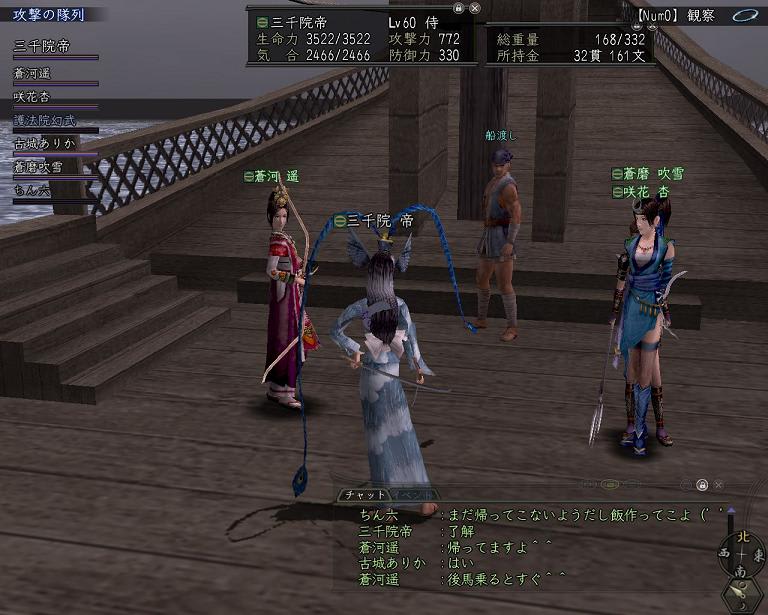Select party member 古城ありか
The image size is (768, 615).
(44, 143)
